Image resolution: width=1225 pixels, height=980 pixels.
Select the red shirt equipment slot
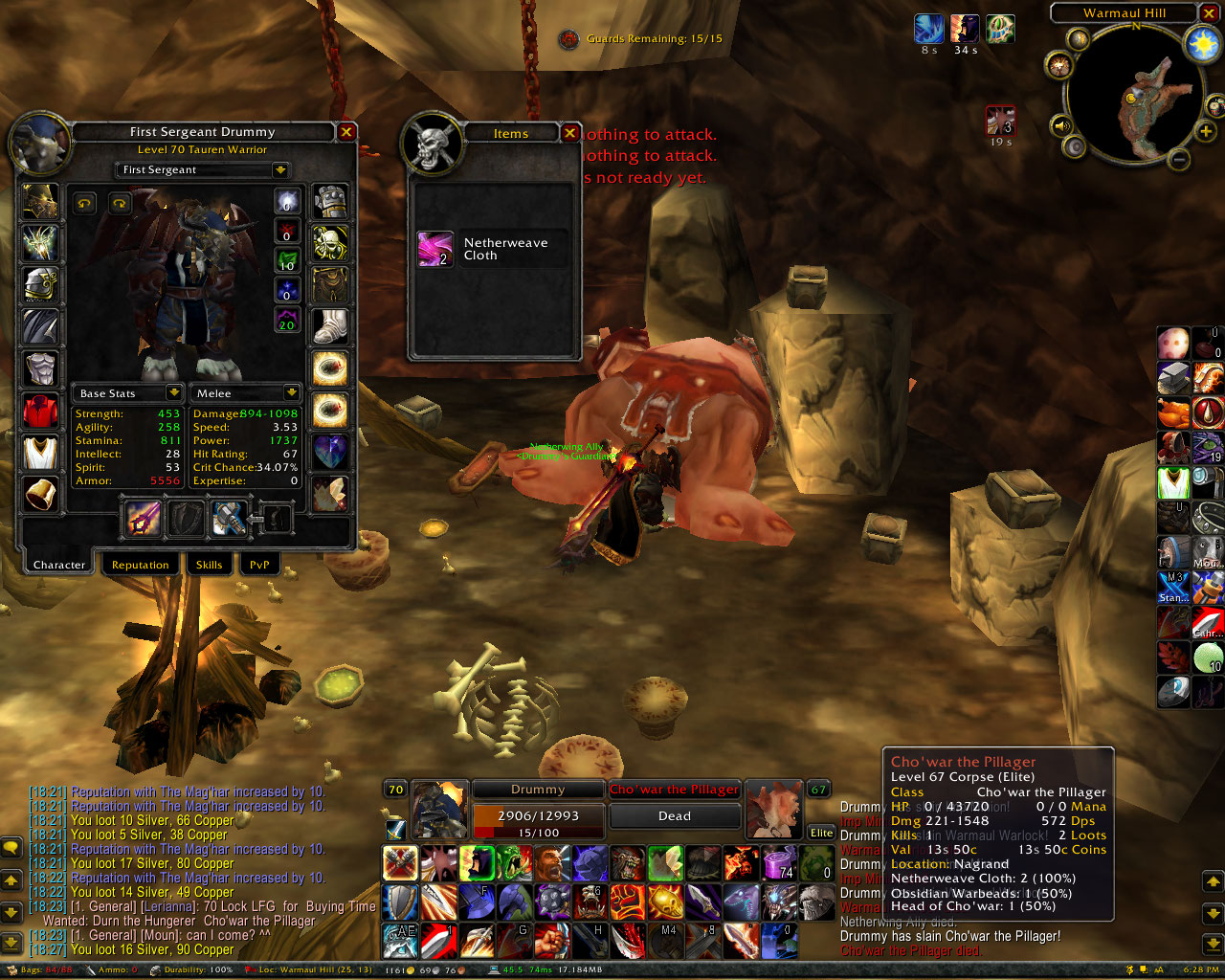tap(40, 410)
